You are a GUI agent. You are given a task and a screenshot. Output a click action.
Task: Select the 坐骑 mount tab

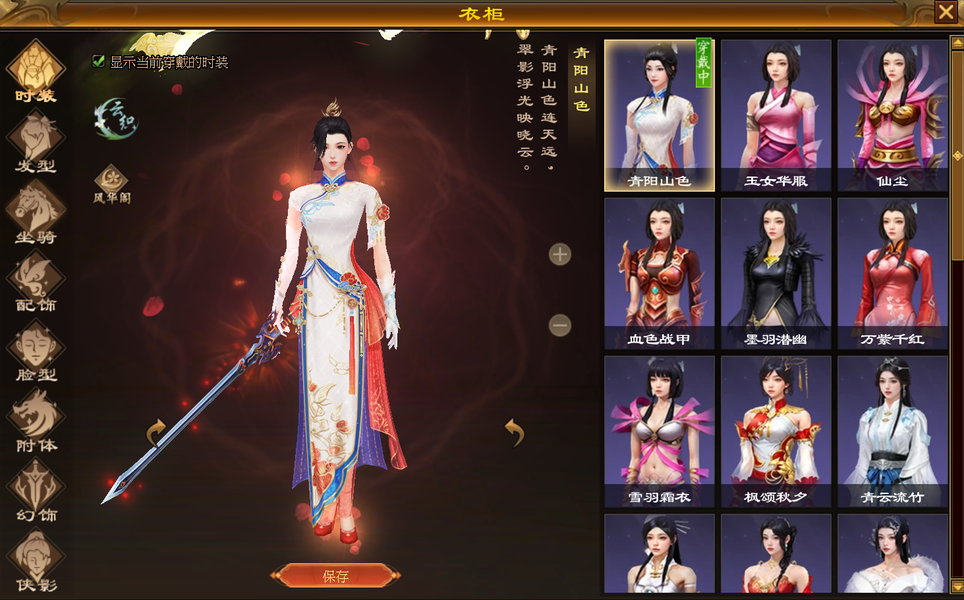coord(35,211)
